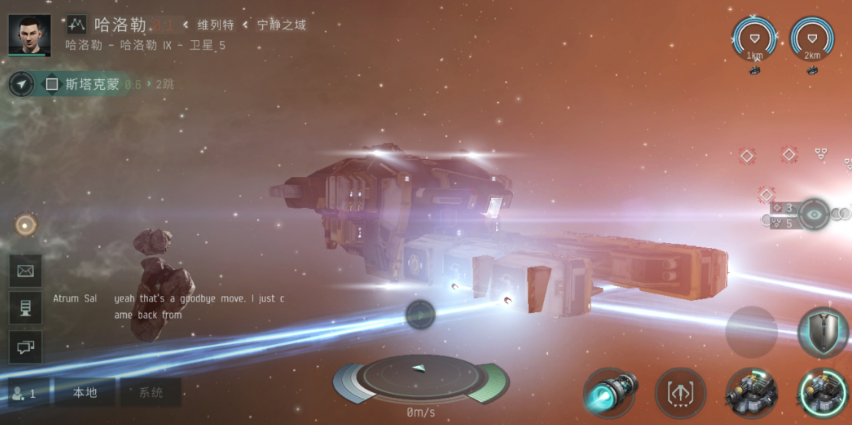
Task: Toggle the active glowing turret module
Action: [823, 392]
